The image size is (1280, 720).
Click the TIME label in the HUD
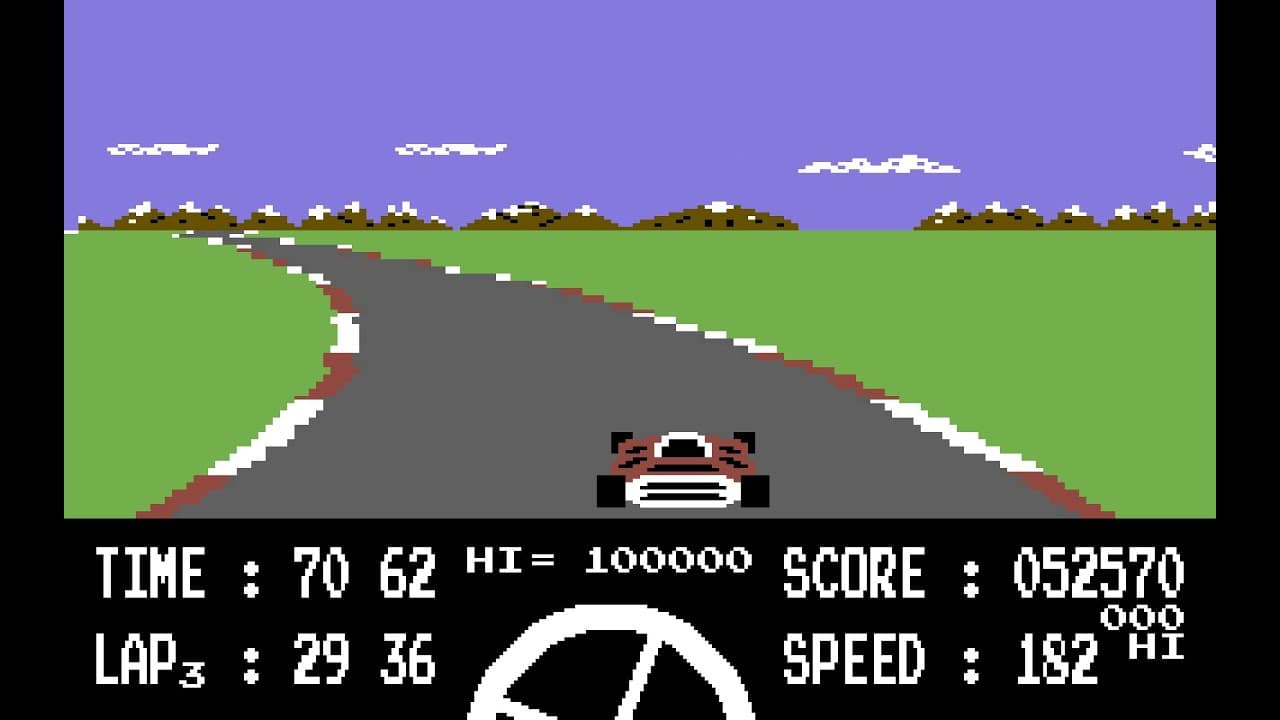pyautogui.click(x=150, y=572)
